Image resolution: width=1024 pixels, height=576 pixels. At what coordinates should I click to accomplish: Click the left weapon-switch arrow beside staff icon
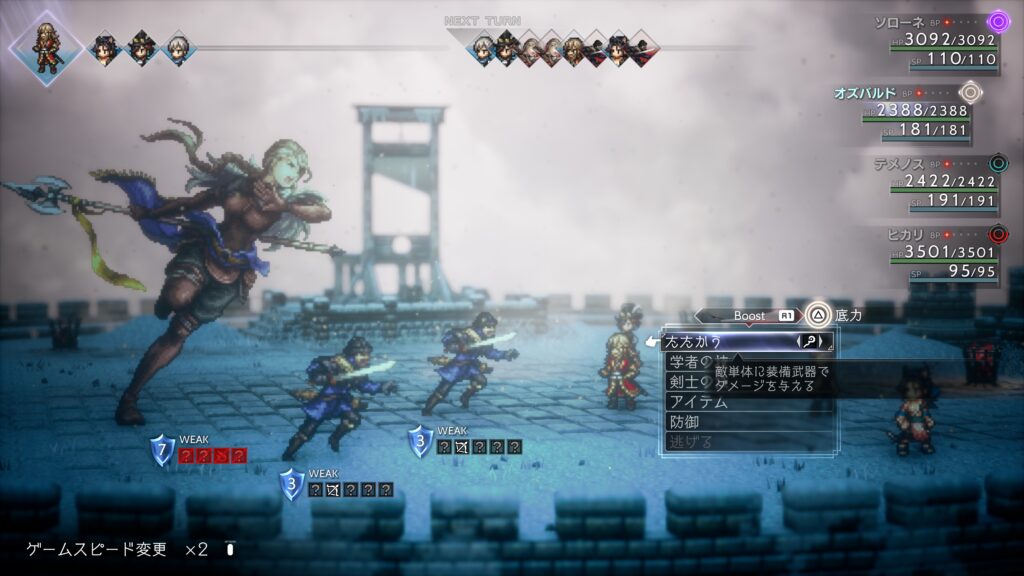pos(799,342)
